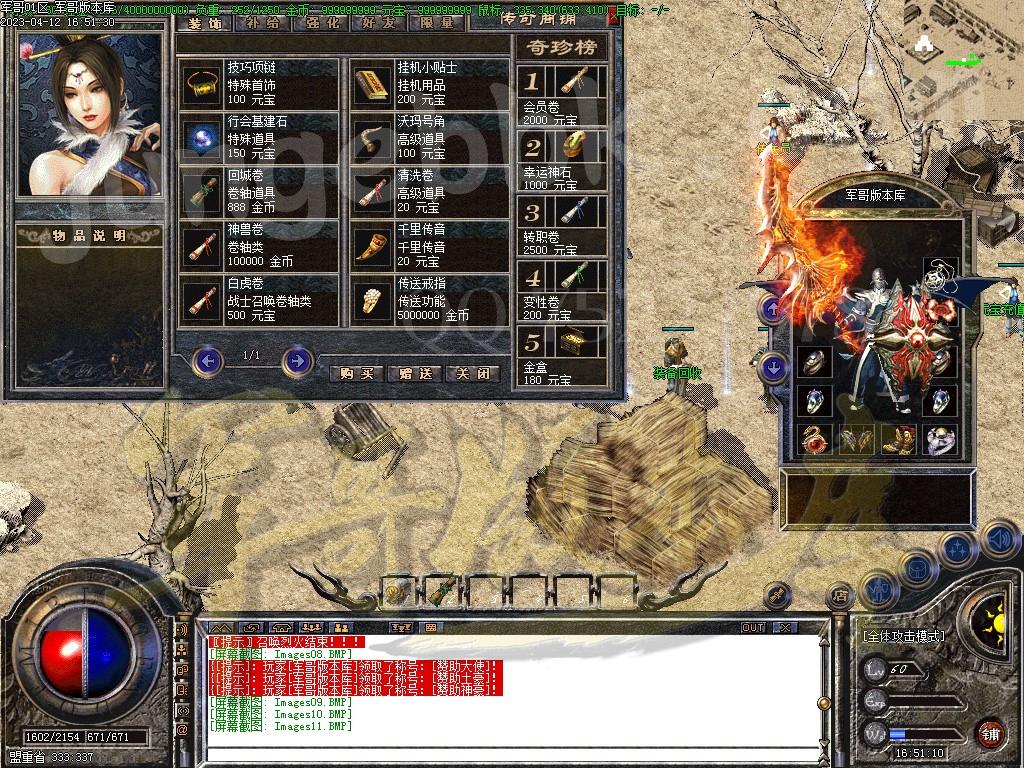Viewport: 1024px width, 768px height.
Task: Choose the 行会基建石 orb item
Action: click(203, 138)
